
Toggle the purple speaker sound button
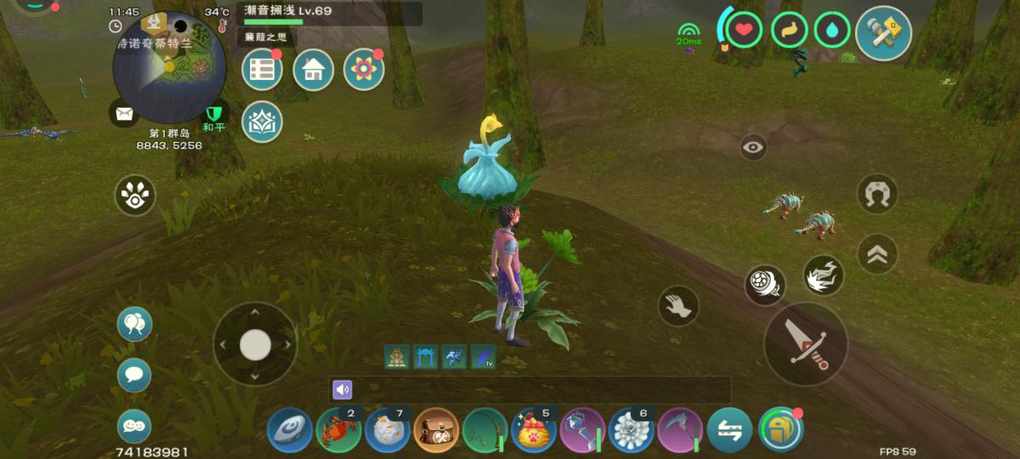(x=342, y=390)
